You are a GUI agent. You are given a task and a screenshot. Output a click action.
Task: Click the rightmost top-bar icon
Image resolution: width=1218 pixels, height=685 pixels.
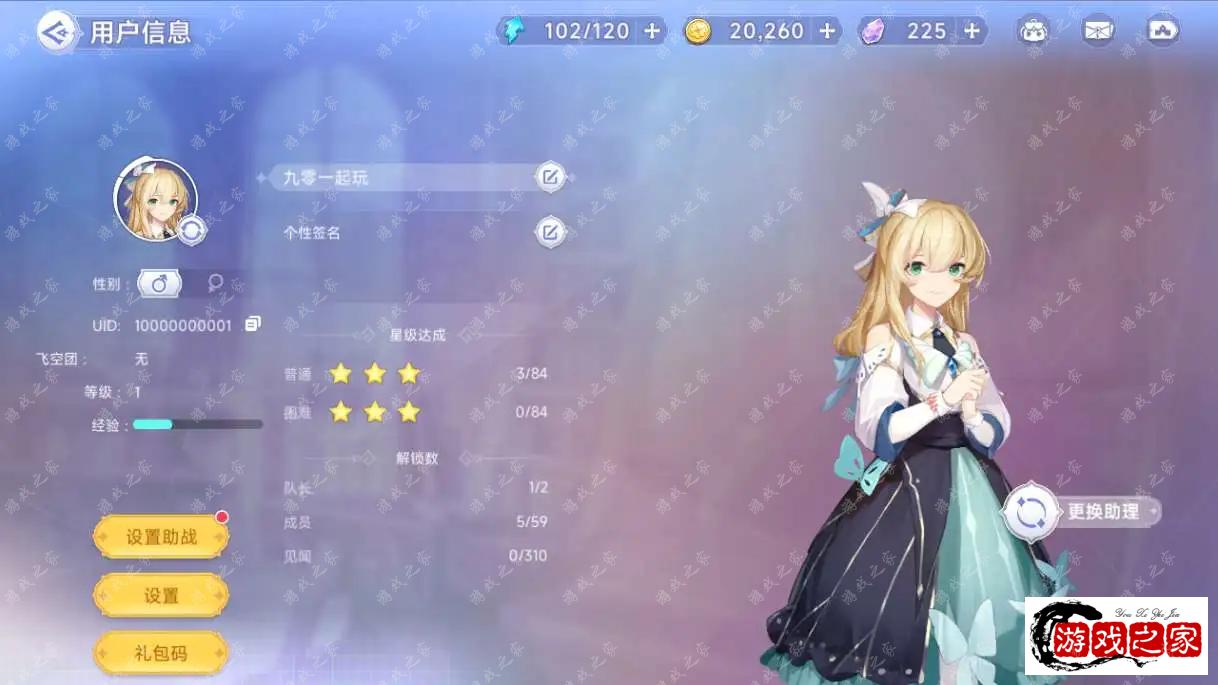[x=1163, y=31]
